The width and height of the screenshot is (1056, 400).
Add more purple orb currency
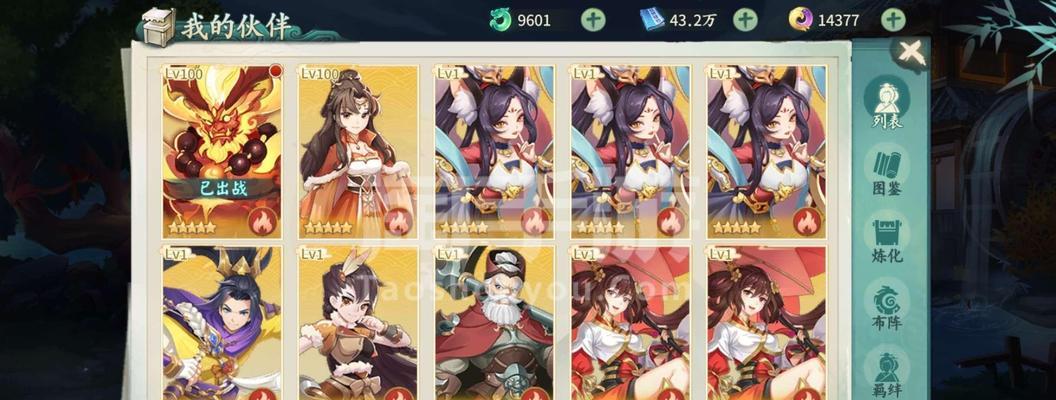click(893, 19)
